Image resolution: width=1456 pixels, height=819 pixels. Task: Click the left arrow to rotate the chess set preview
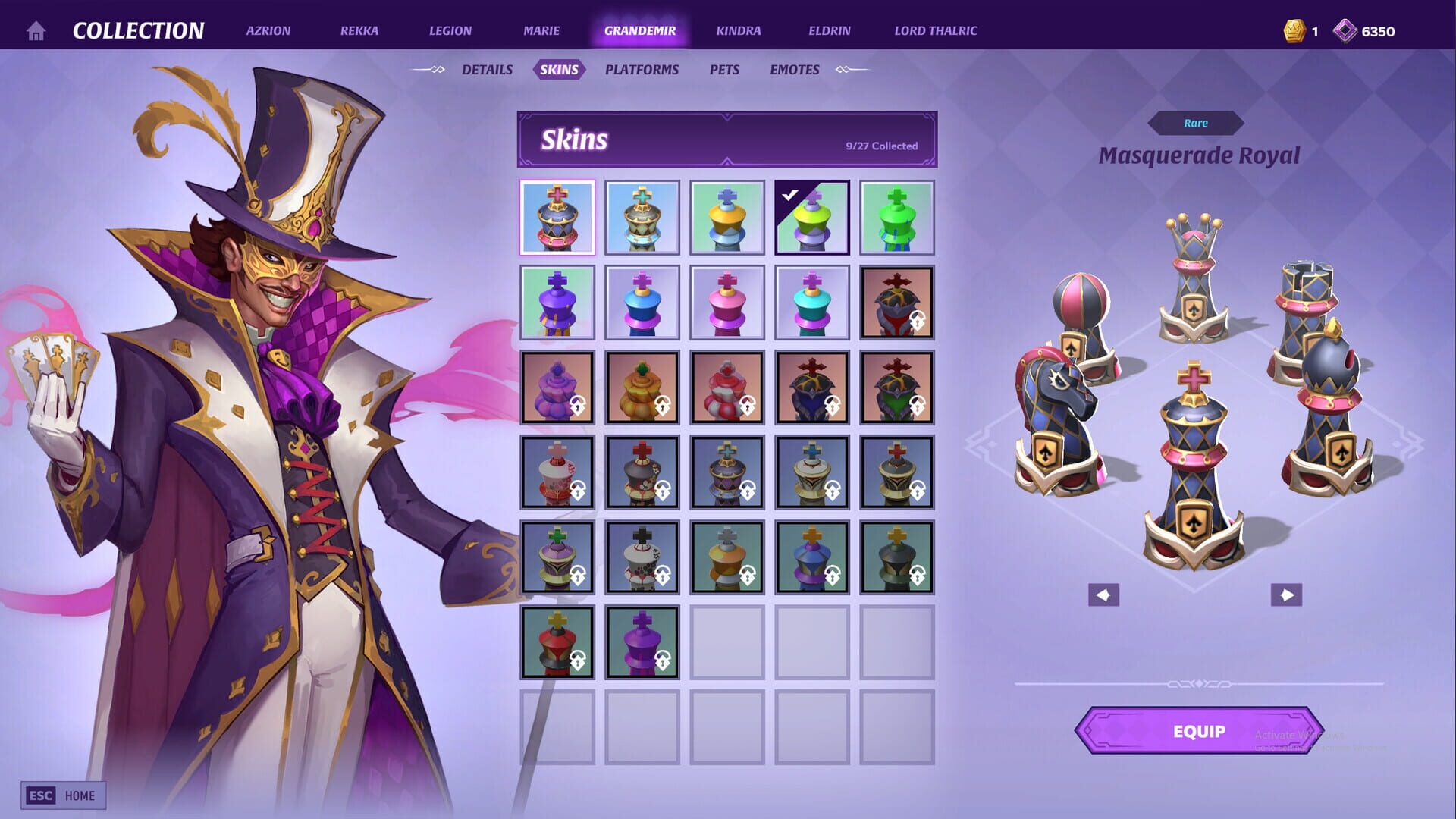pos(1104,595)
